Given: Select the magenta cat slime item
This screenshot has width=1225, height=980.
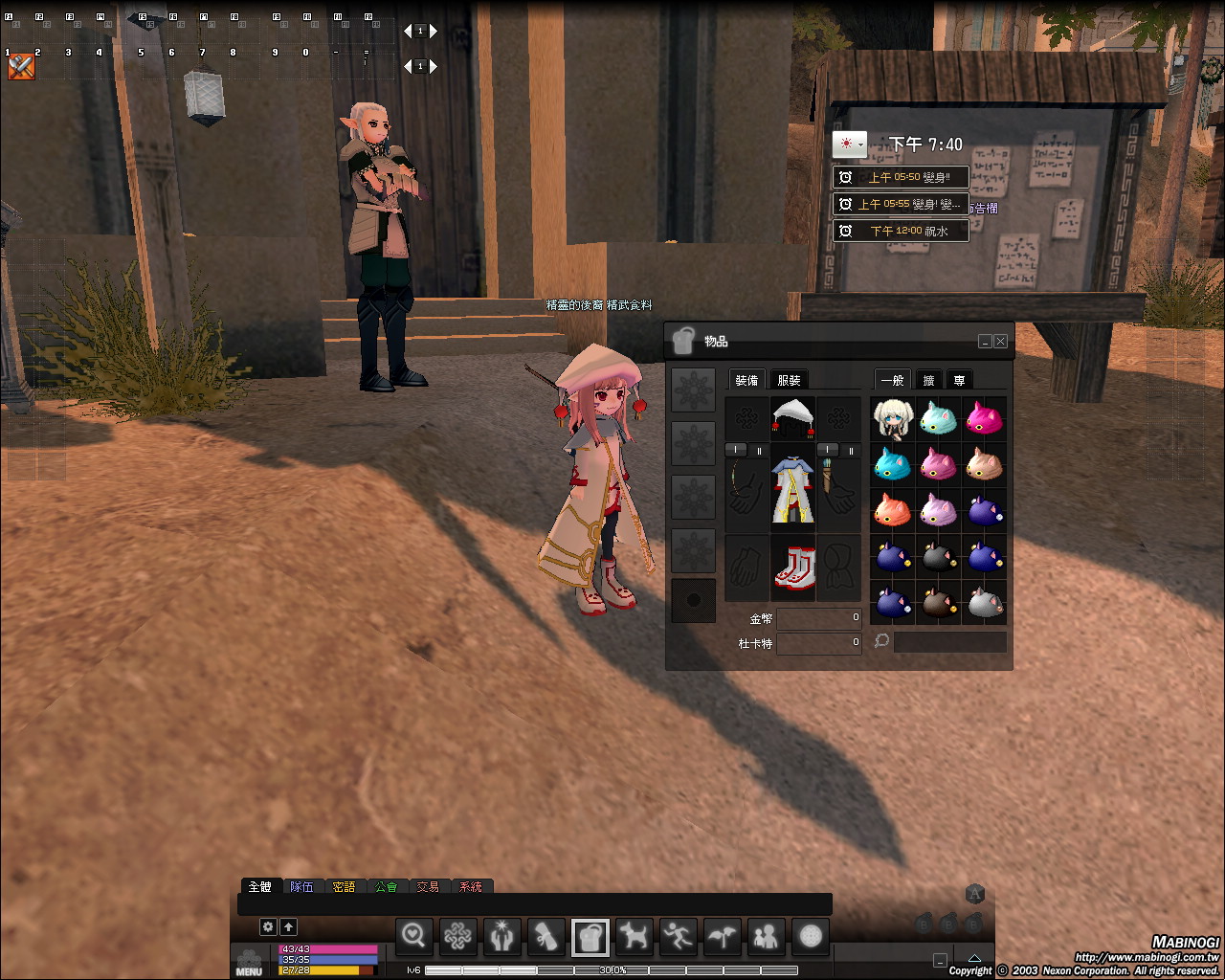Looking at the screenshot, I should click(x=984, y=418).
